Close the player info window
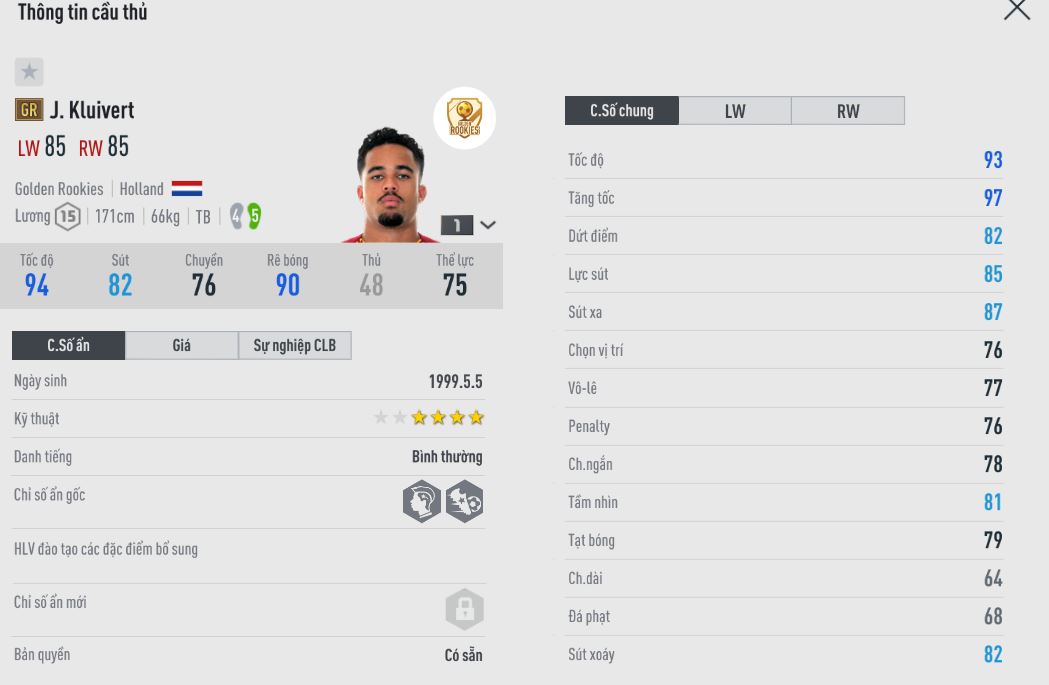The height and width of the screenshot is (685, 1049). point(1016,10)
